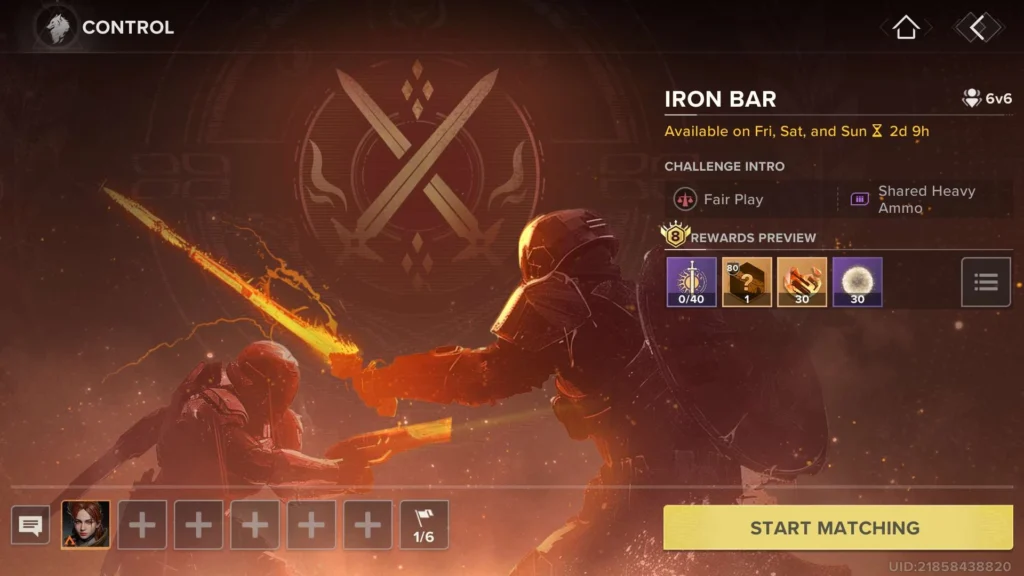
Task: Inspect the mystery box reward
Action: coord(747,282)
